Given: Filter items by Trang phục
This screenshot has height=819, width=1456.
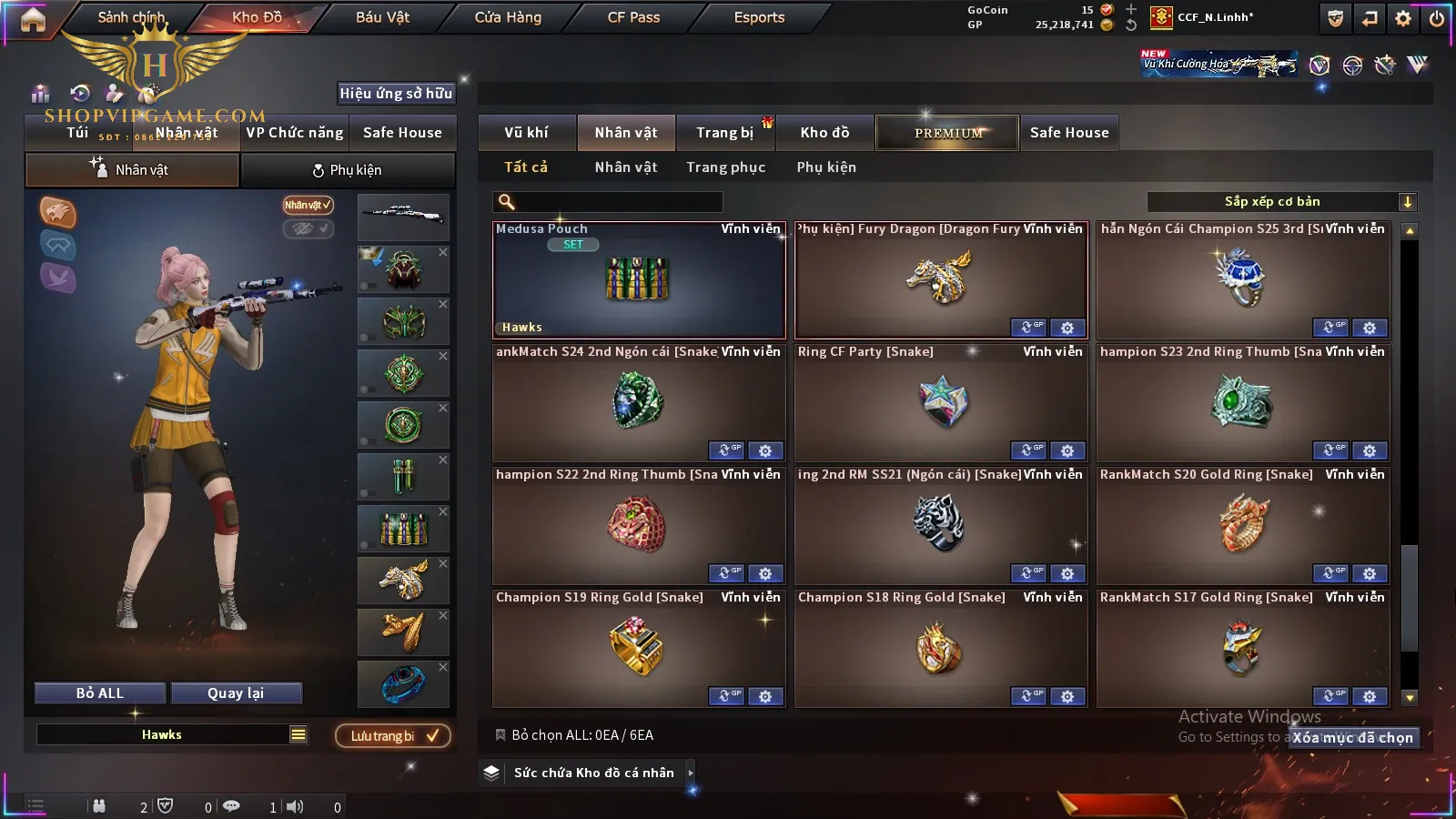Looking at the screenshot, I should (725, 167).
